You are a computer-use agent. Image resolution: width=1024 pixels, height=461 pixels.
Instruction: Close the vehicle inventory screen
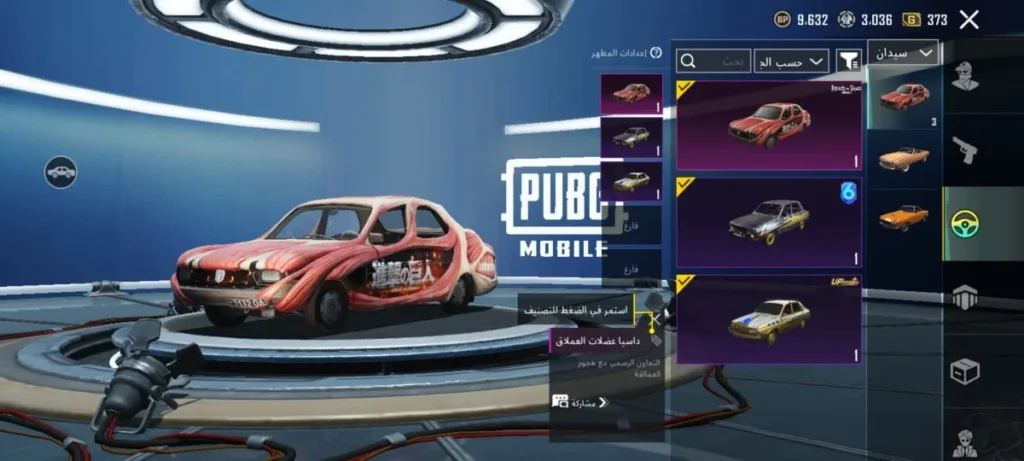click(x=968, y=19)
